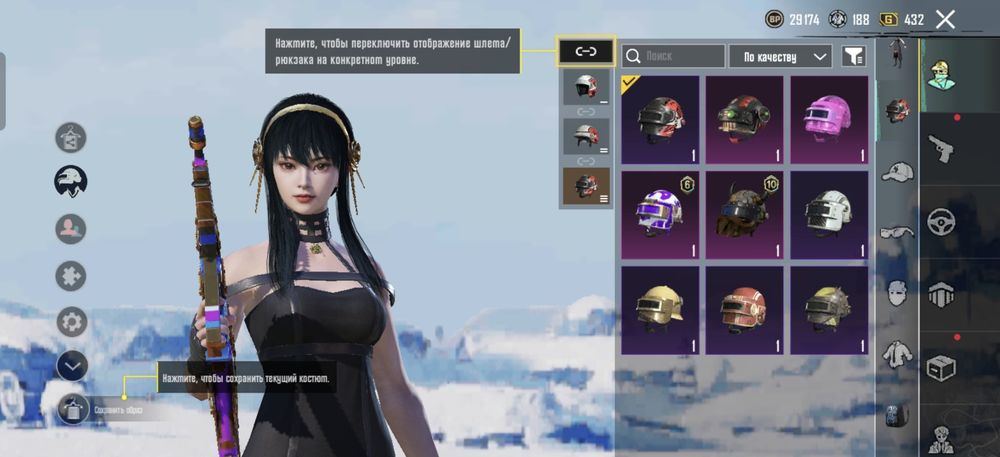Switch to the steering wheel vehicles section
The height and width of the screenshot is (457, 1000).
[x=940, y=222]
